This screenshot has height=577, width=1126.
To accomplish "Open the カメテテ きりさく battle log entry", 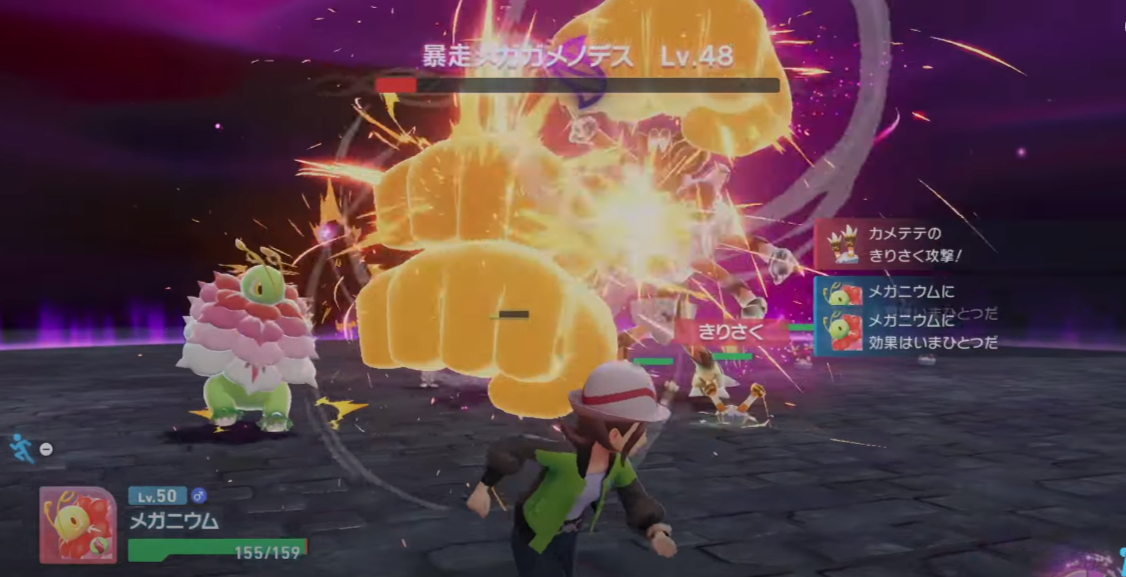I will (906, 244).
